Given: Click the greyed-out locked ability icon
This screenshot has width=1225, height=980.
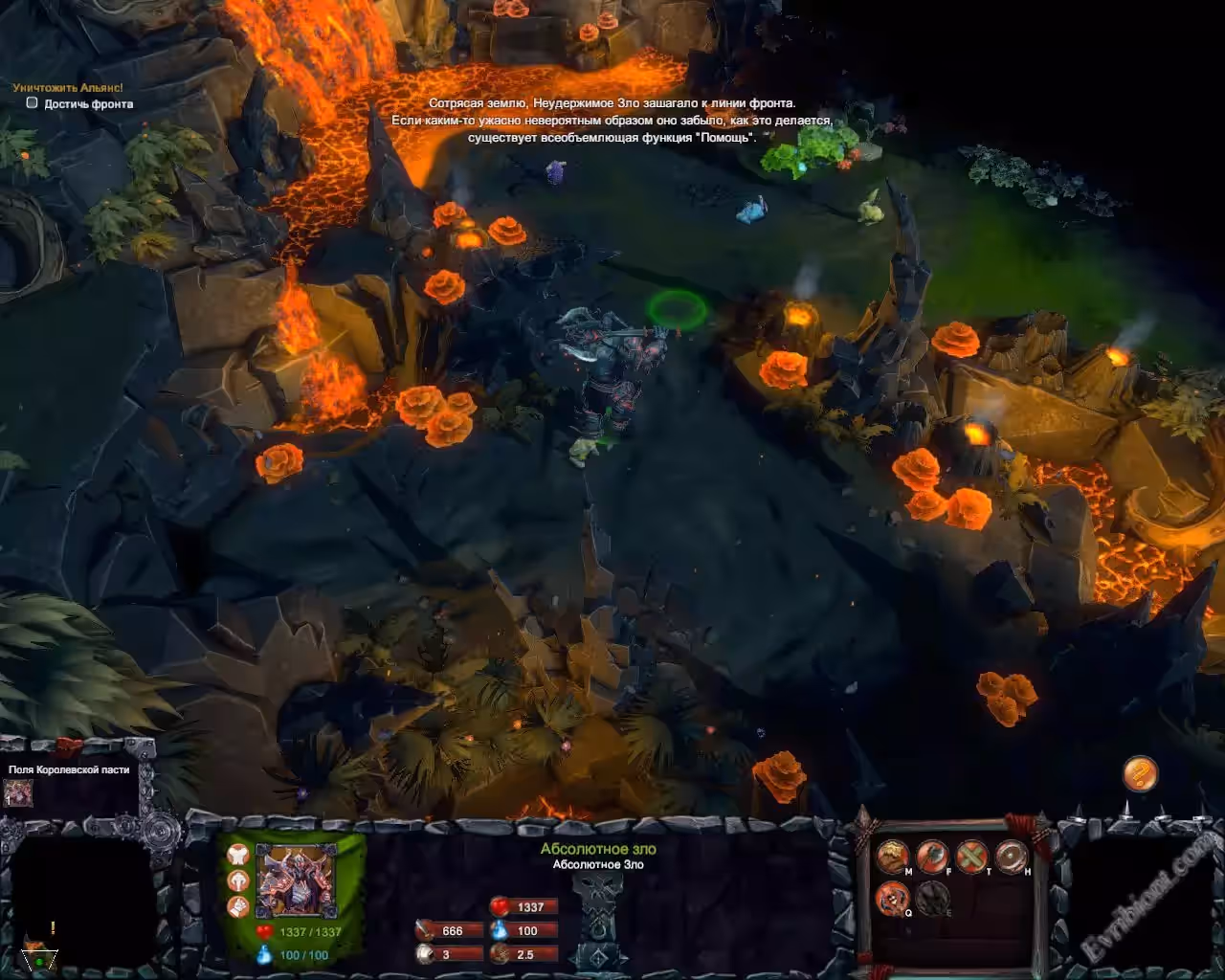Looking at the screenshot, I should pos(932,898).
